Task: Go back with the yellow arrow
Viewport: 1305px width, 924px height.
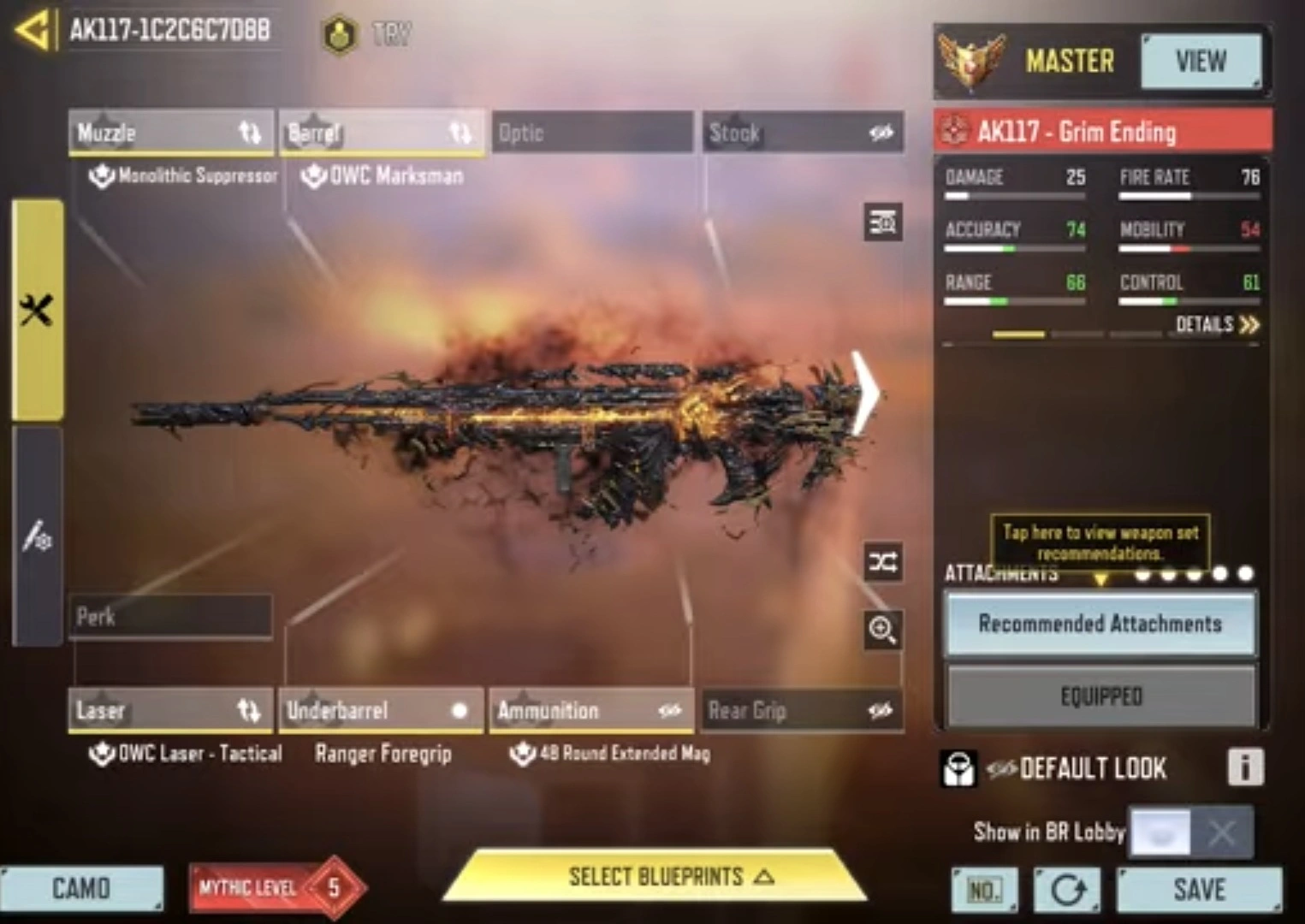Action: click(x=33, y=31)
